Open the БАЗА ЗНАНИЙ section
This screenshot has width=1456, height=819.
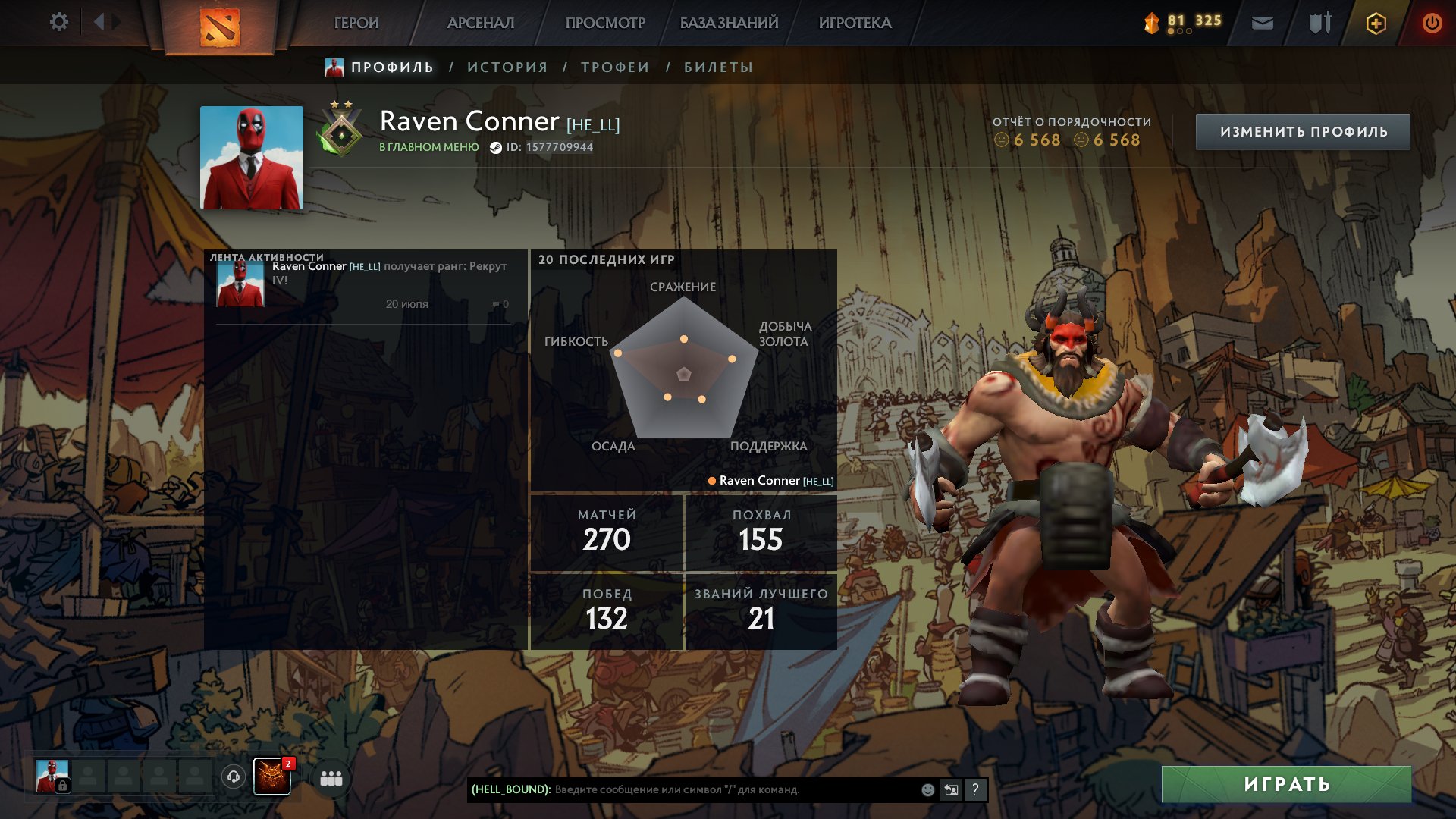pos(729,23)
